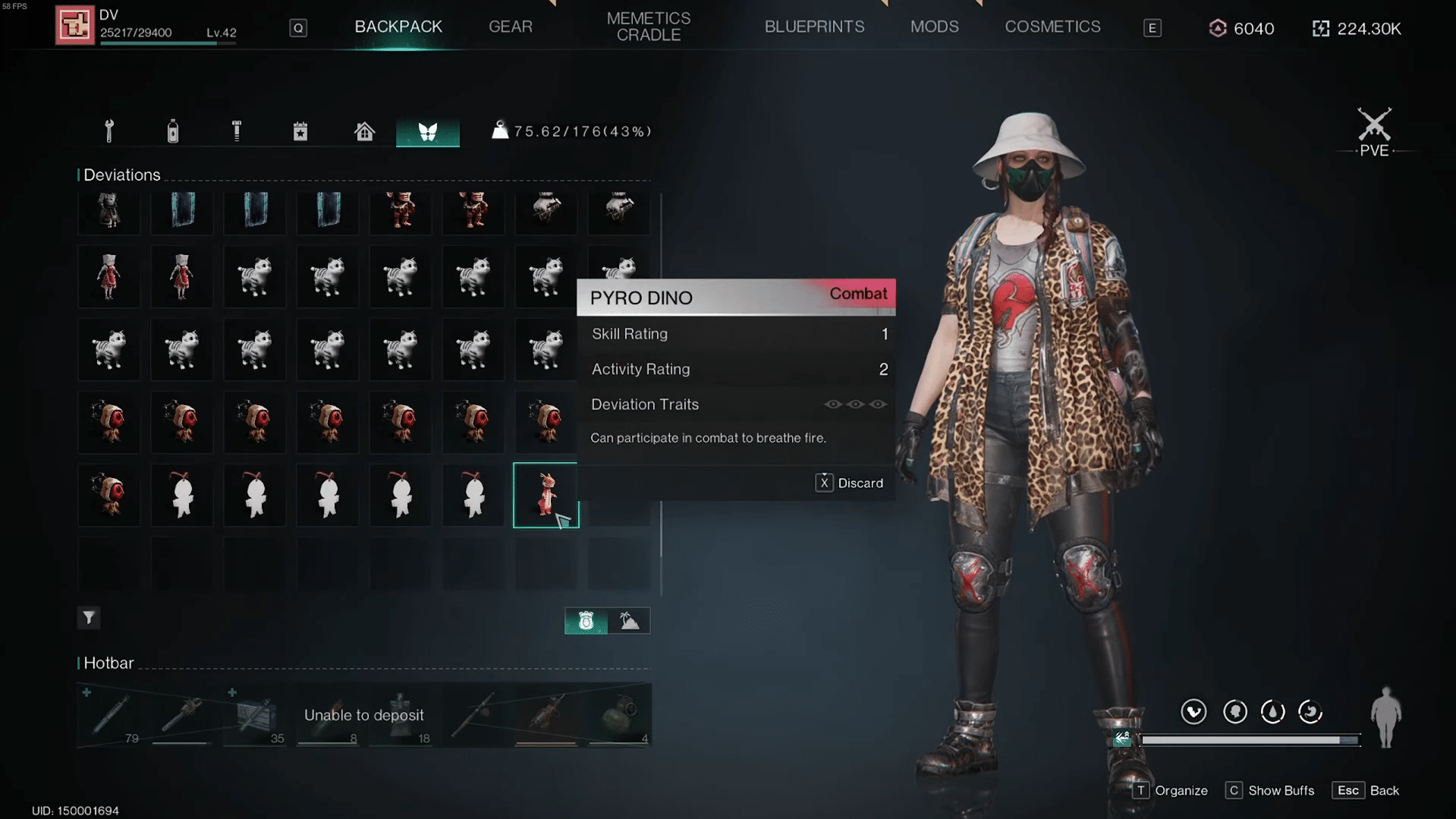Click the body silhouette status icon
The height and width of the screenshot is (819, 1456).
[1385, 717]
